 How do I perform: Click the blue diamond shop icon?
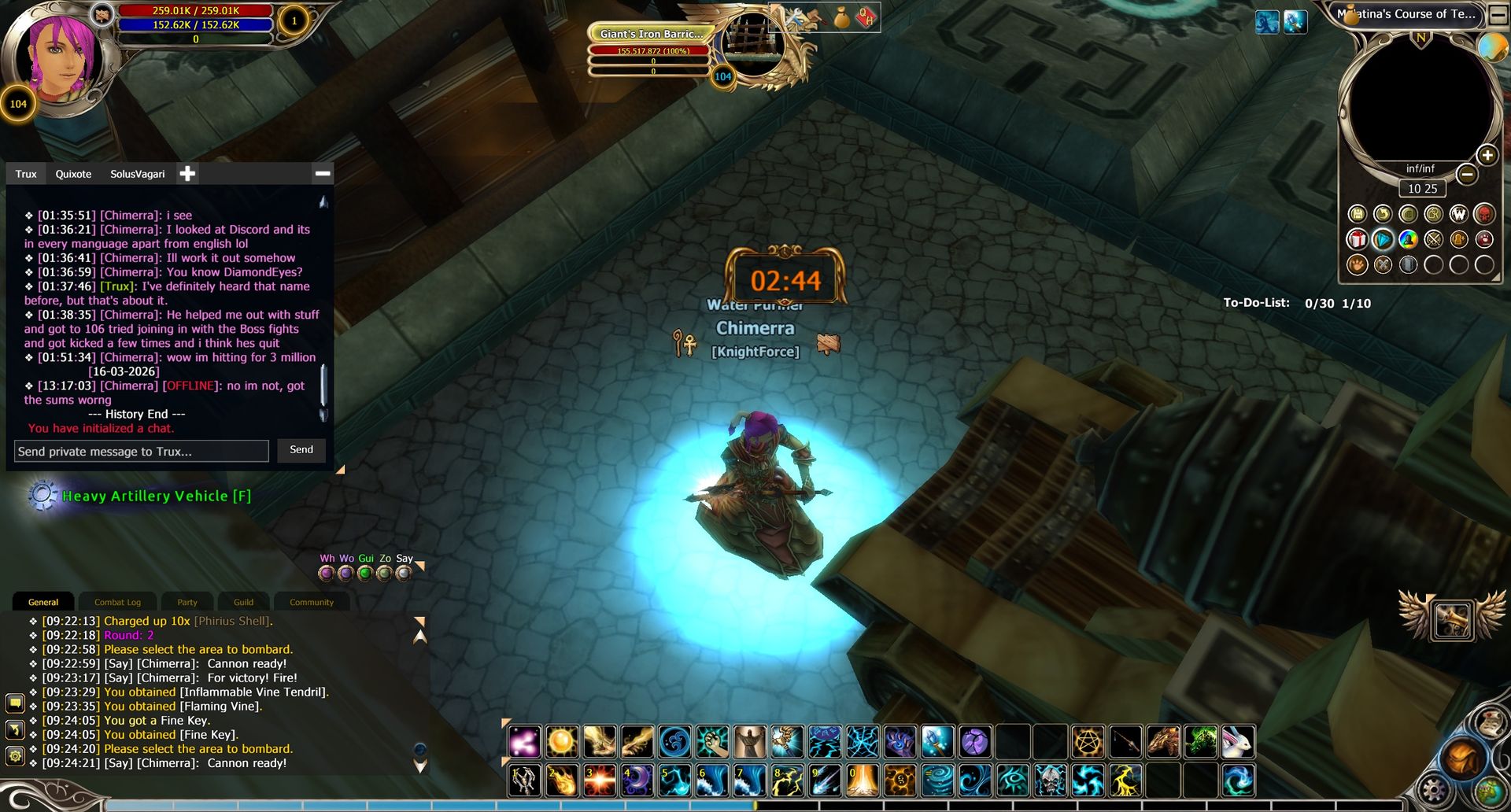(x=1383, y=239)
